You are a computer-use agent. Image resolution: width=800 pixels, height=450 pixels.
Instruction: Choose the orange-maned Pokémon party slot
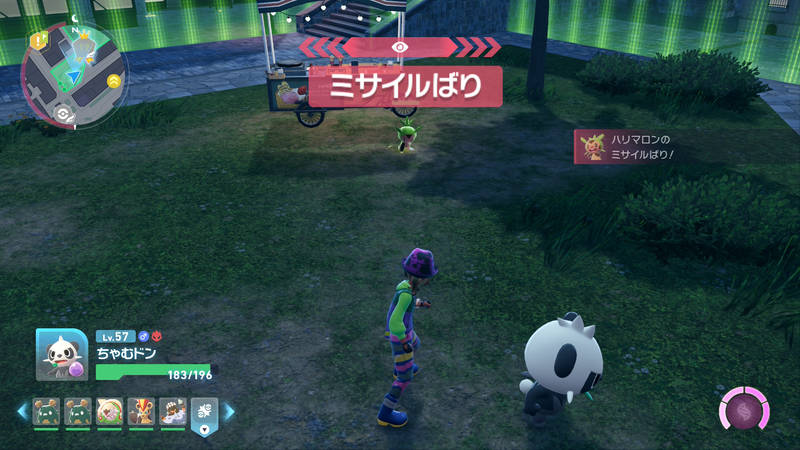tap(141, 411)
